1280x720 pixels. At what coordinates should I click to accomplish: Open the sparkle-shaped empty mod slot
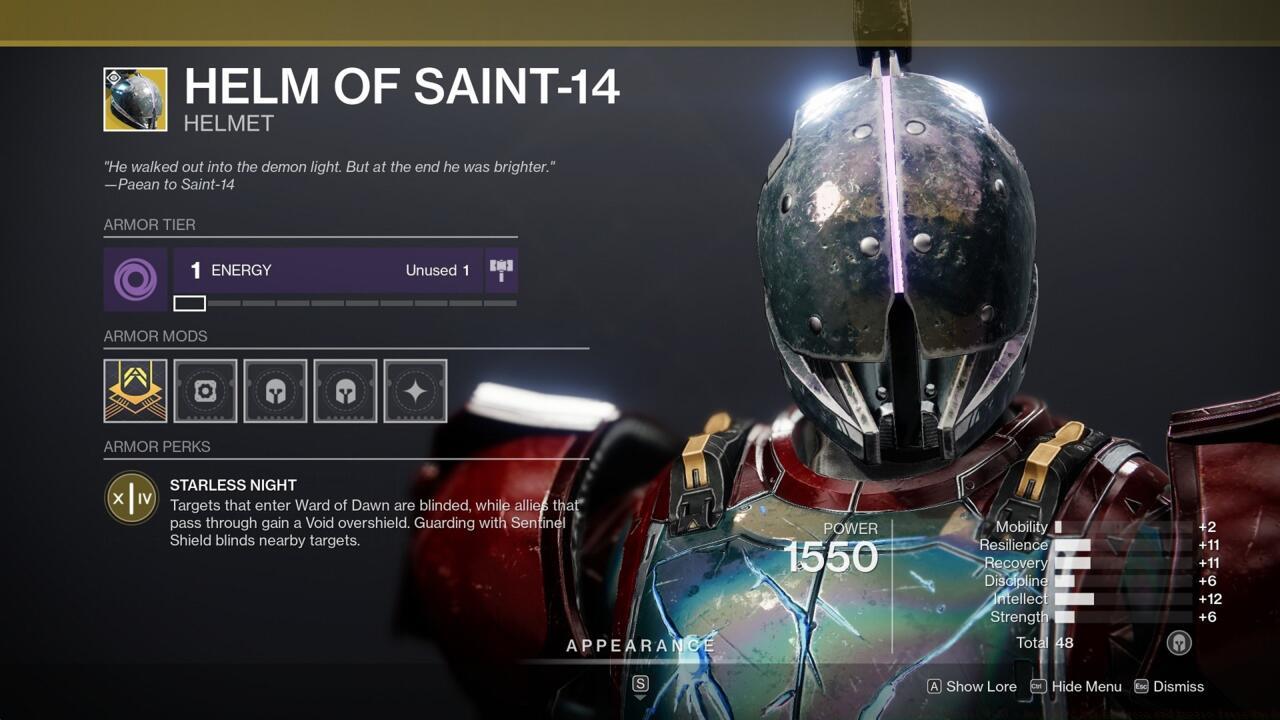point(415,391)
